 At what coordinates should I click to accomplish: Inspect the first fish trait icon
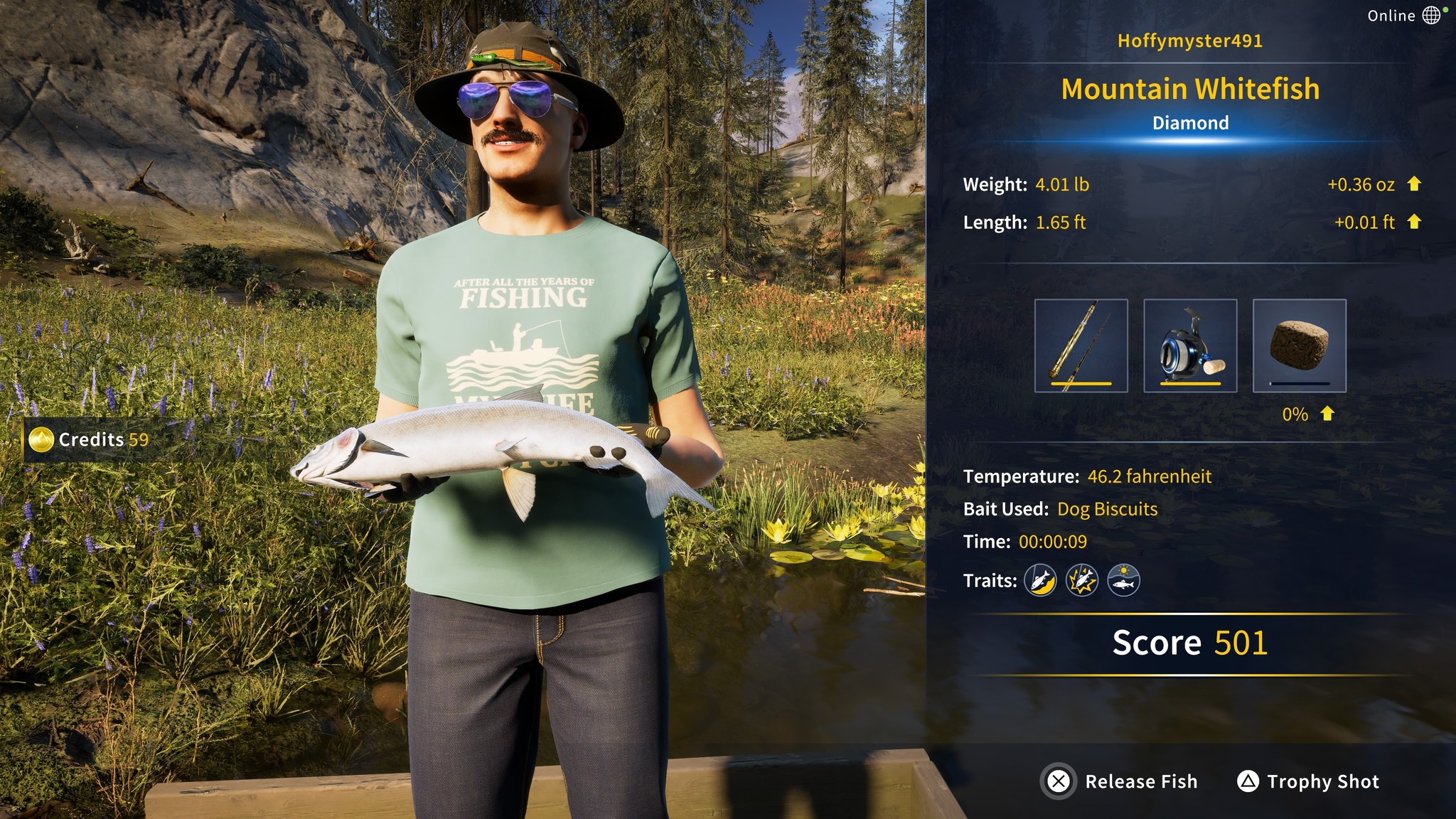(x=1040, y=581)
